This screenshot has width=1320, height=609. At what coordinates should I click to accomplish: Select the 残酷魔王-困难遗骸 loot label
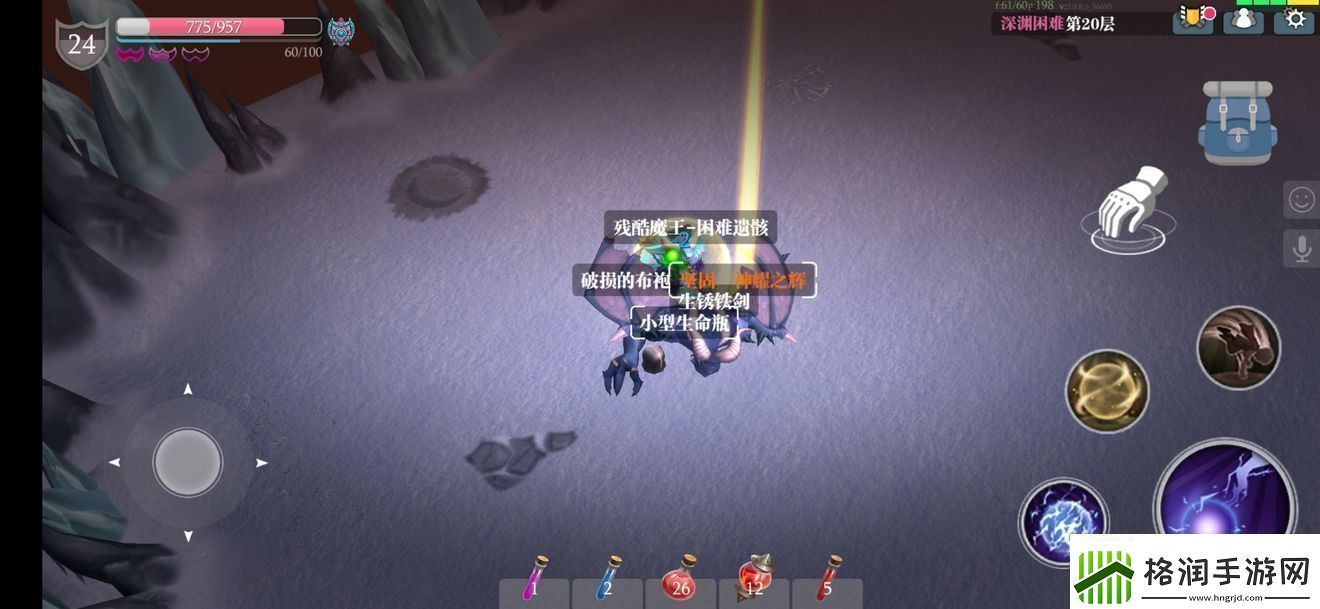point(690,228)
